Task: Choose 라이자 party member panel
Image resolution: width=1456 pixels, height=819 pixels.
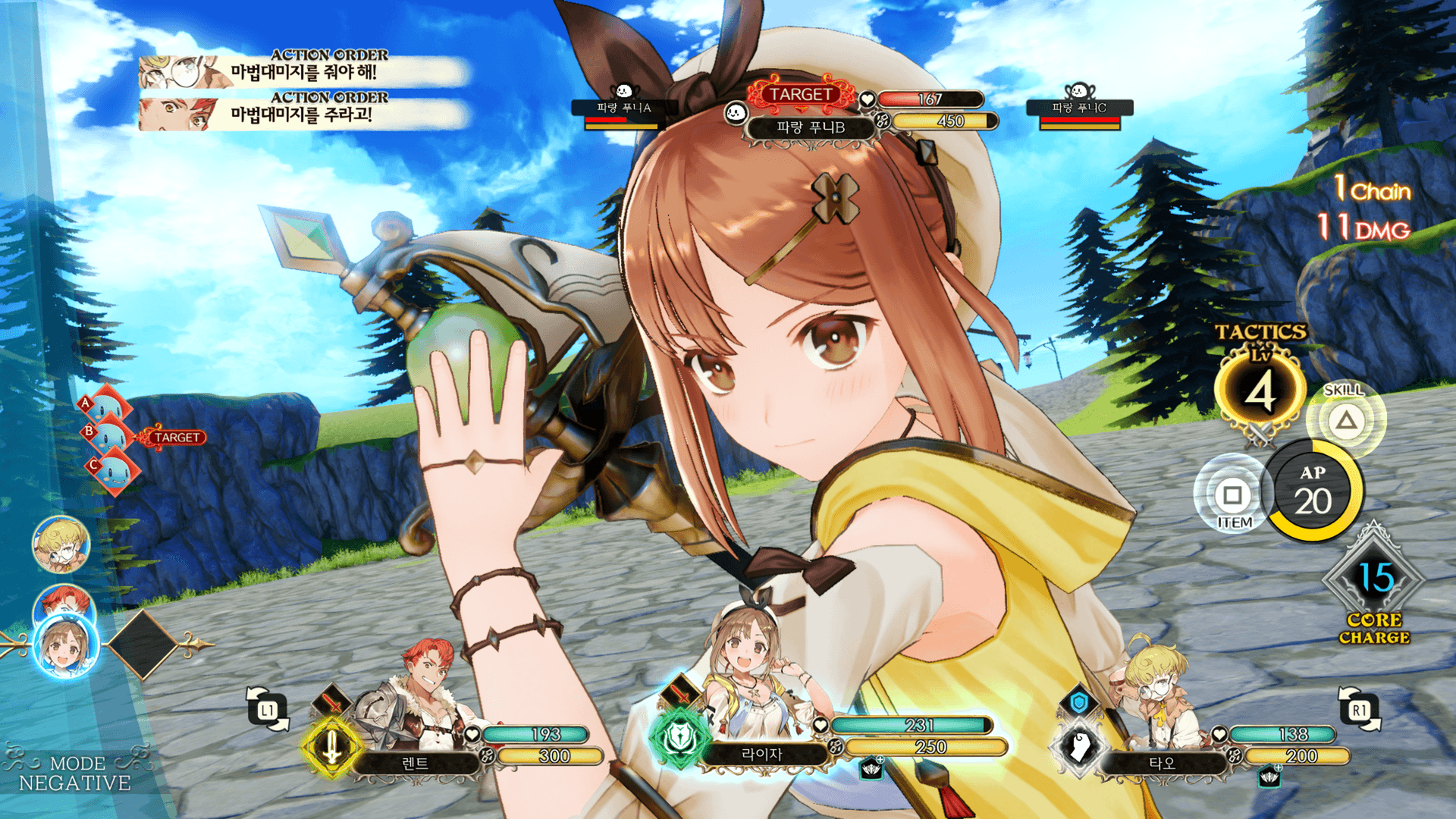Action: 762,754
